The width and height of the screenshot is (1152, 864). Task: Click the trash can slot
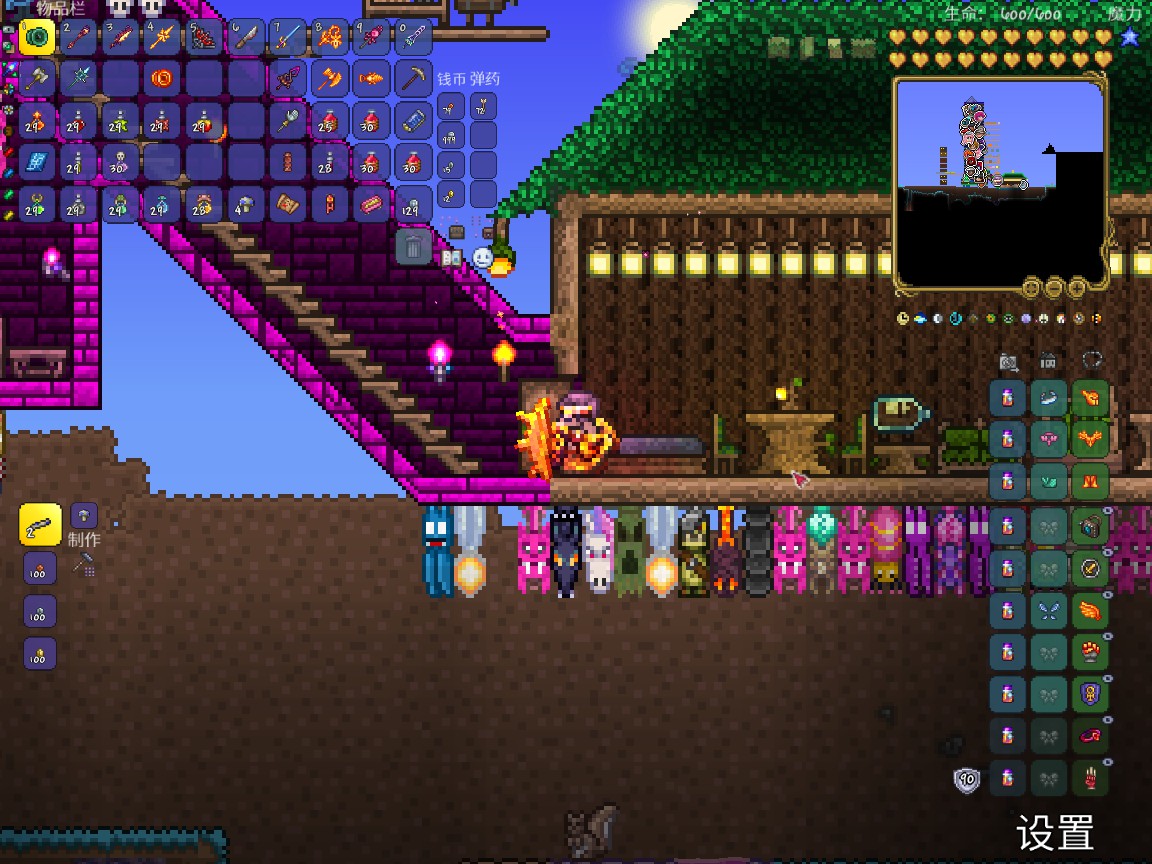[x=413, y=246]
